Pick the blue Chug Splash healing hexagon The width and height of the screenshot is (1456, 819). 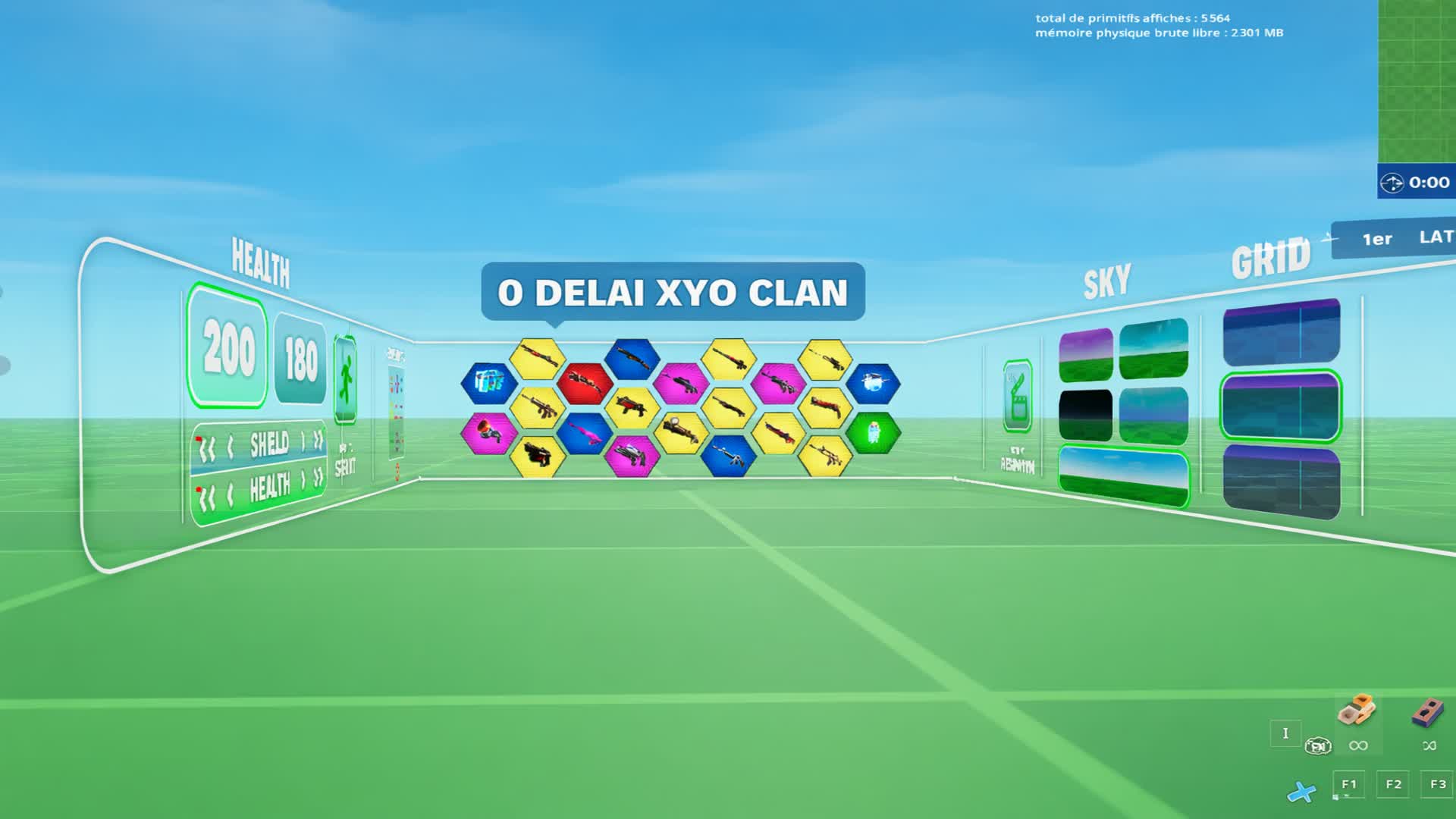(x=490, y=383)
